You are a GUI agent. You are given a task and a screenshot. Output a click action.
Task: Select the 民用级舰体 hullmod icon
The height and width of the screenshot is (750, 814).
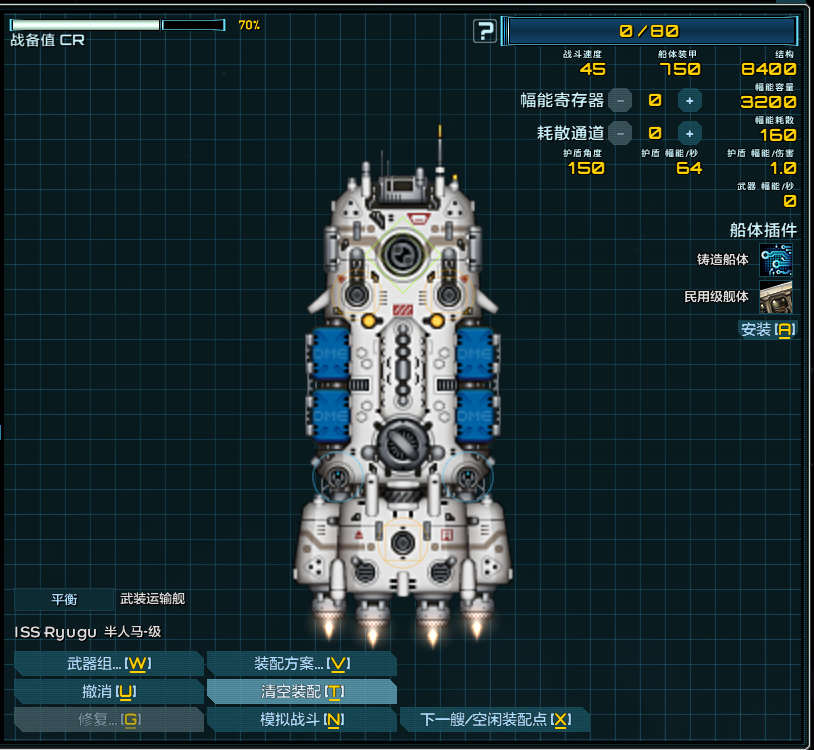776,297
